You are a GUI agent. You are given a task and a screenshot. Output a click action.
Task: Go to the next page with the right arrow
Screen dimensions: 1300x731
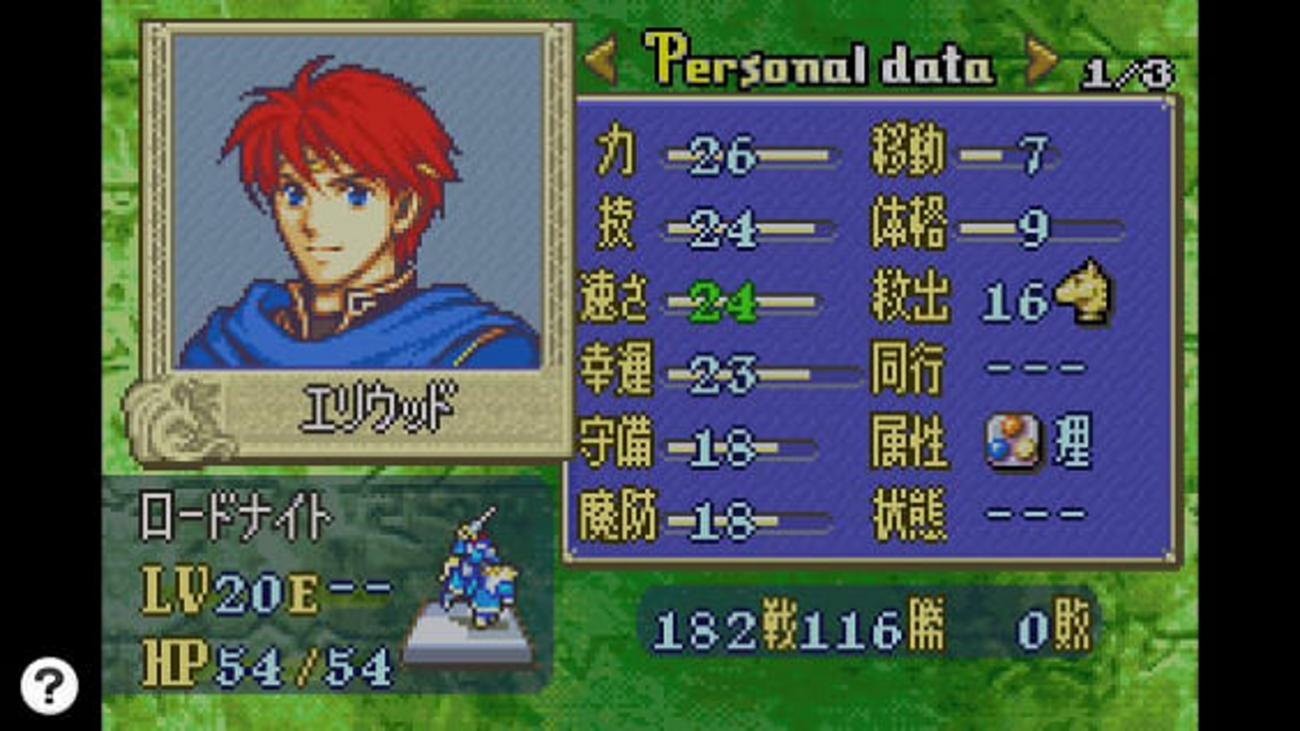[1041, 62]
